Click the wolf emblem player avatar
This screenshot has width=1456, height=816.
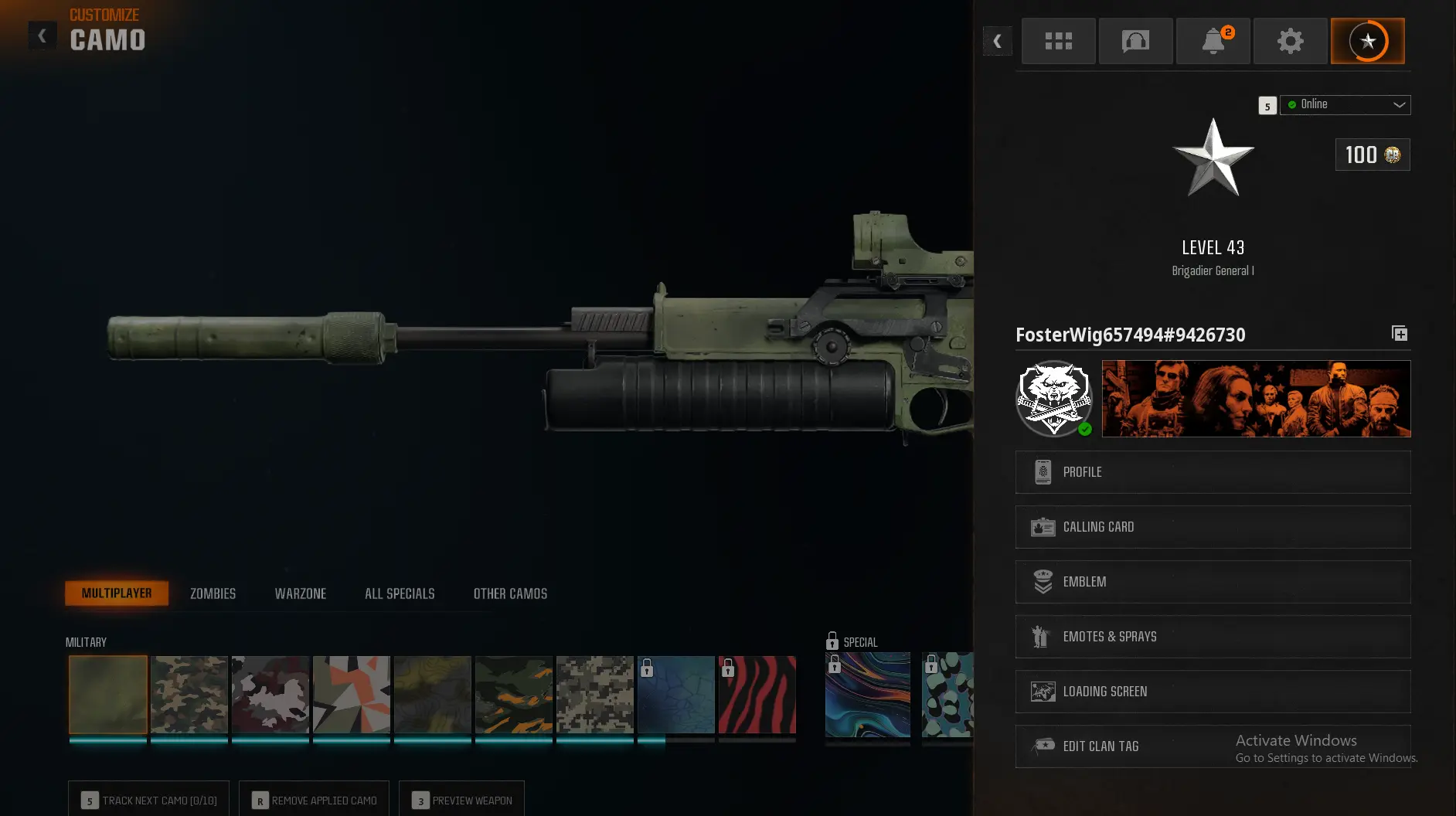pos(1054,398)
